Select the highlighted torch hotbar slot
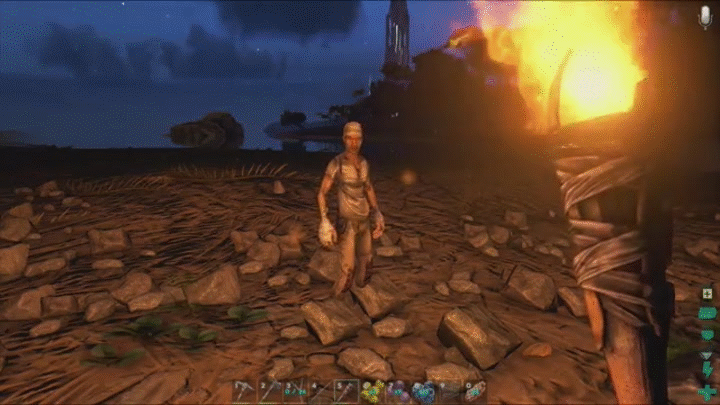Viewport: 720px width, 405px height. tap(346, 391)
